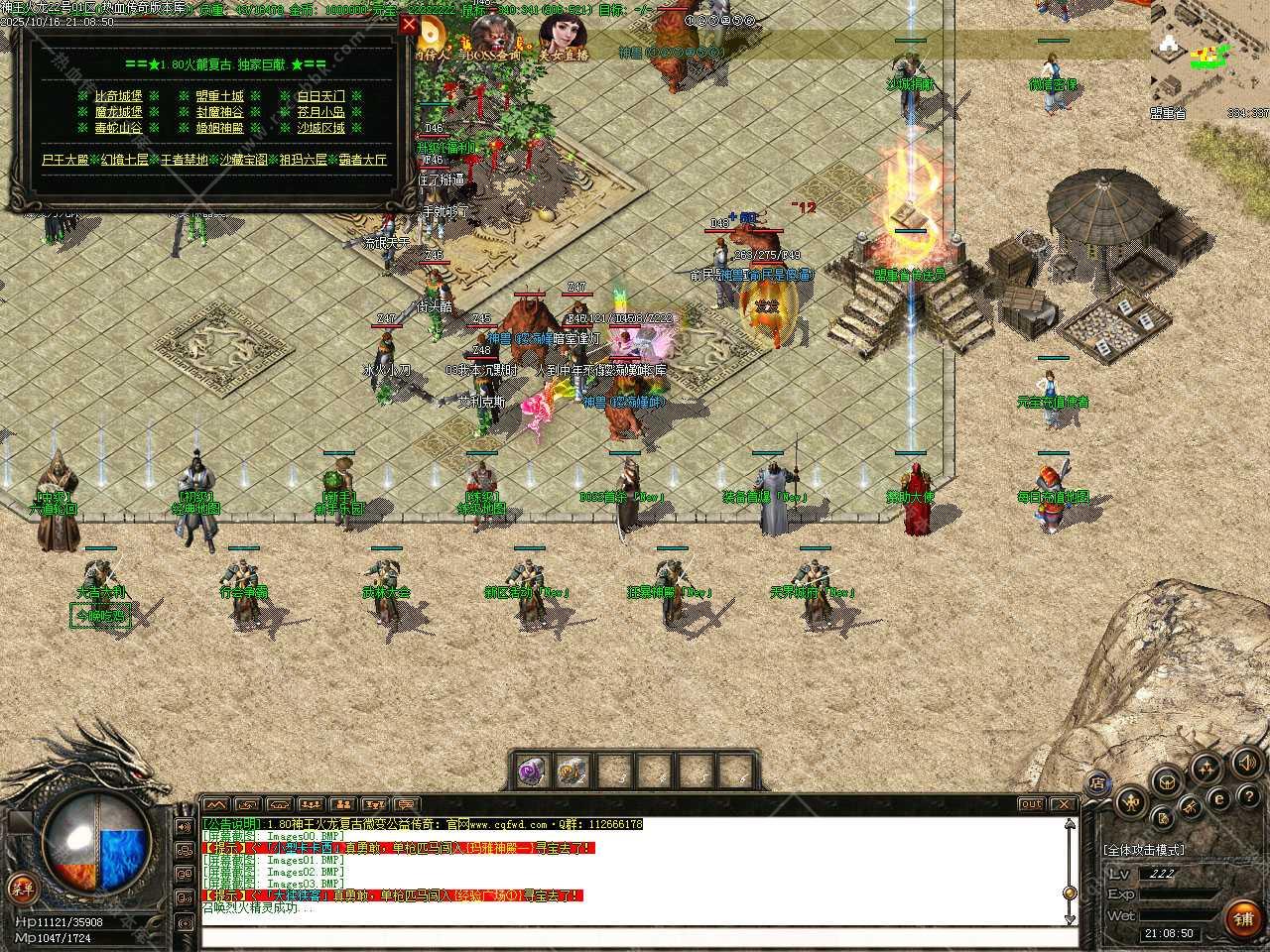Go to 苍月小岛

click(321, 112)
